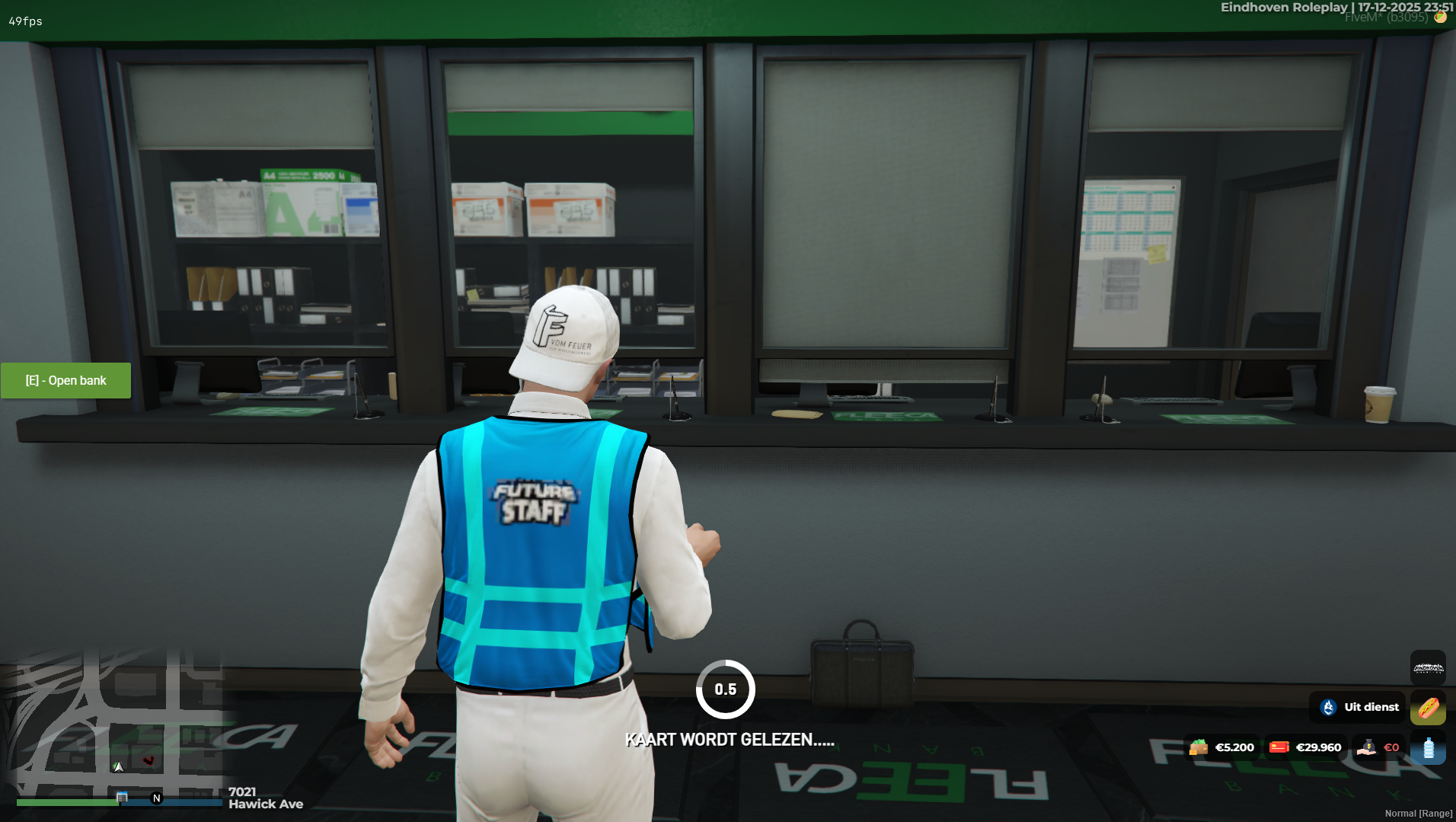Click the blue water bottle thirst icon
The height and width of the screenshot is (822, 1456).
1429,749
